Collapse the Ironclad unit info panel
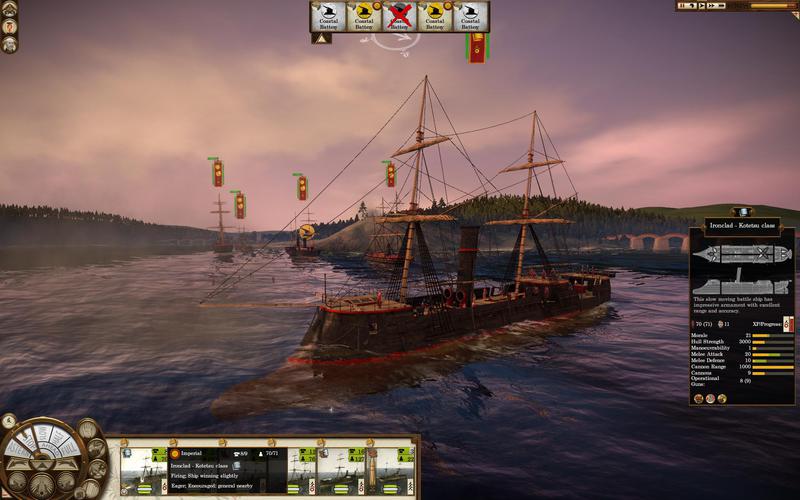 (x=742, y=212)
